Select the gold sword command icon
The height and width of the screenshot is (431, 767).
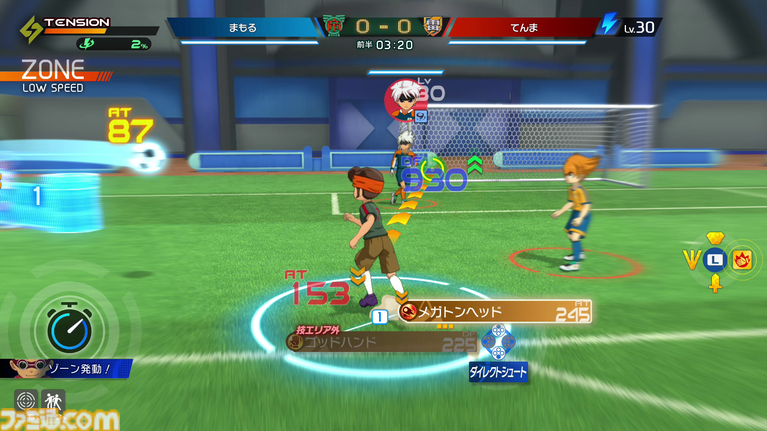[715, 284]
